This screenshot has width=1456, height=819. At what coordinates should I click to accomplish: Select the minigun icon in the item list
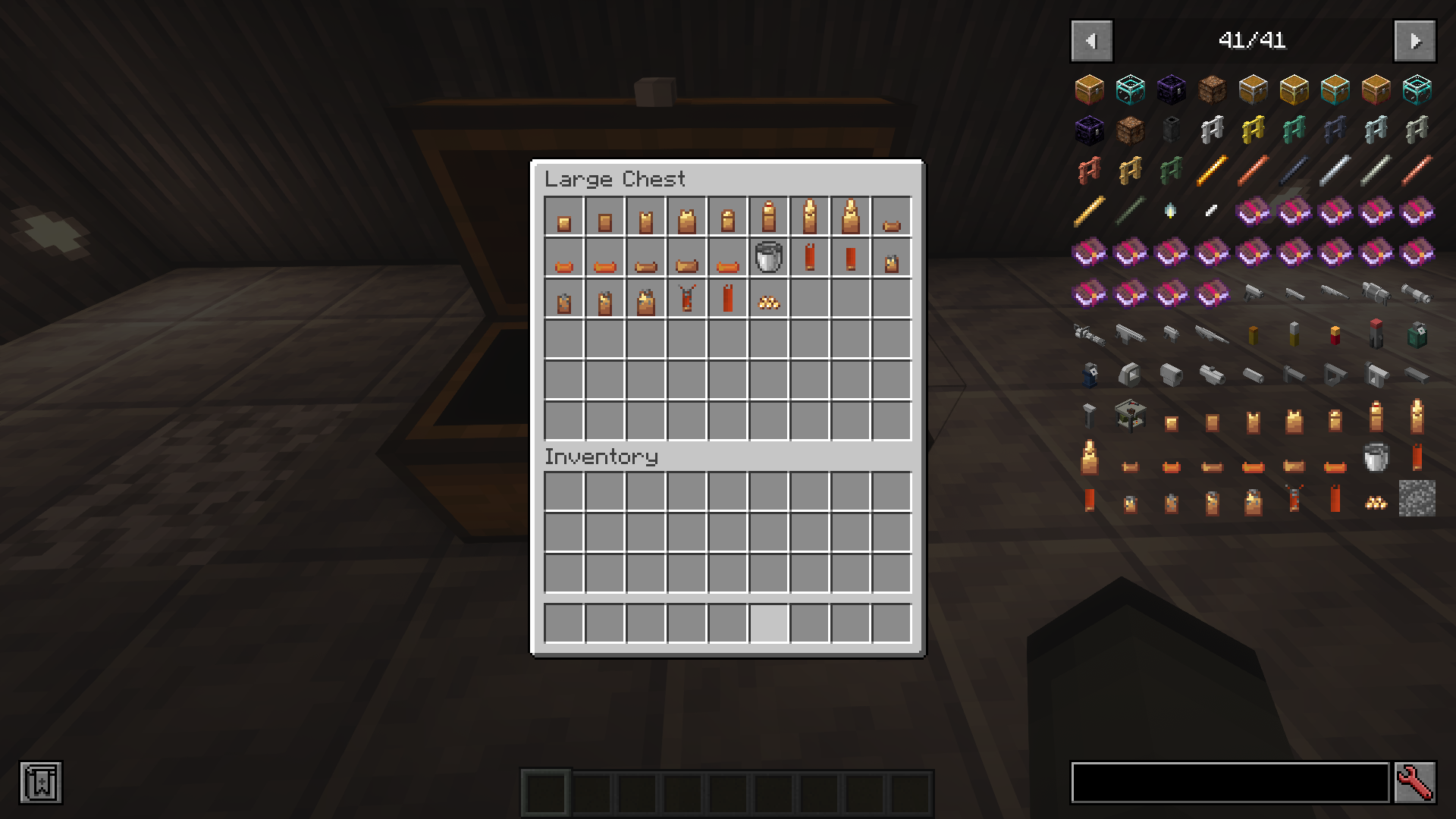coord(1090,335)
